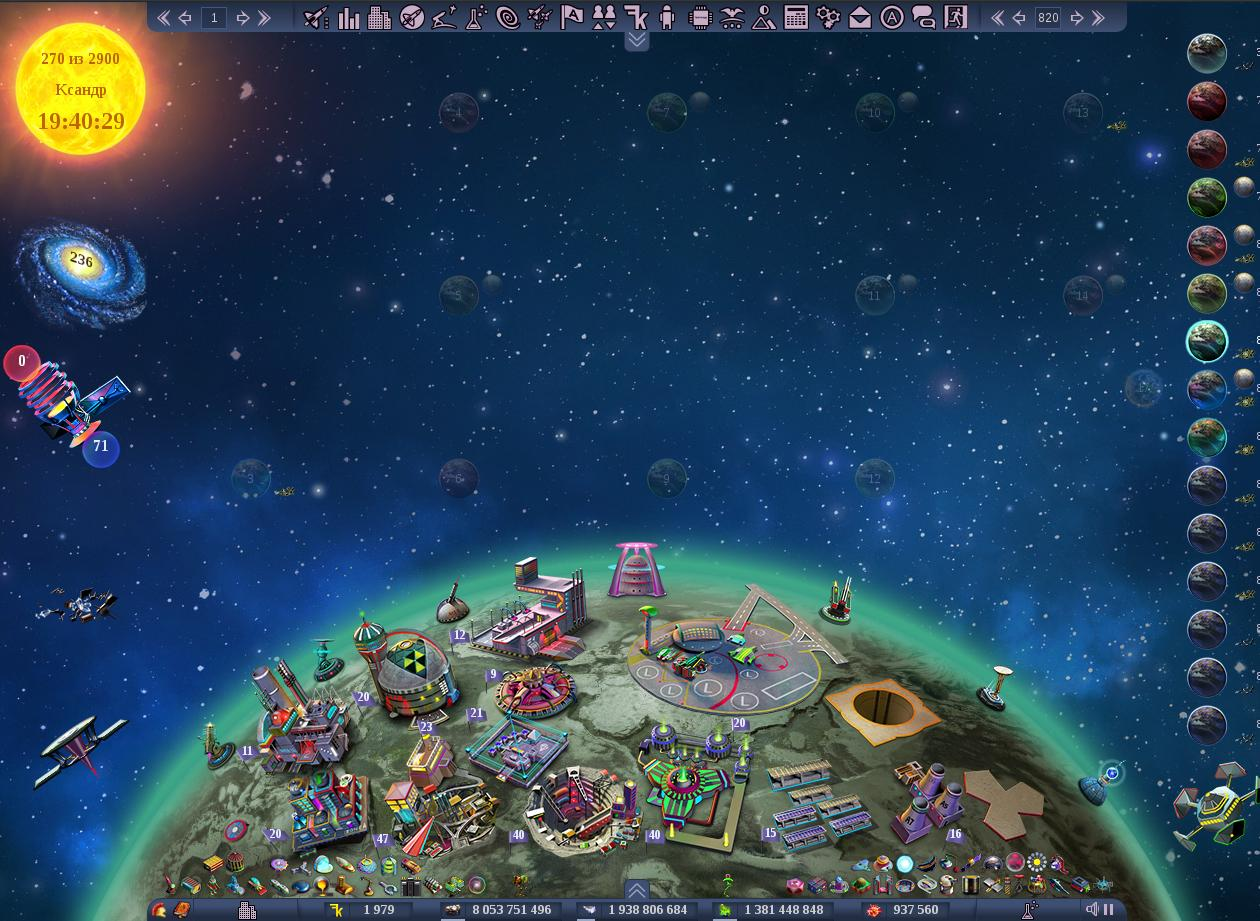
Task: Select the topmost planet in the planet list
Action: pos(1207,53)
